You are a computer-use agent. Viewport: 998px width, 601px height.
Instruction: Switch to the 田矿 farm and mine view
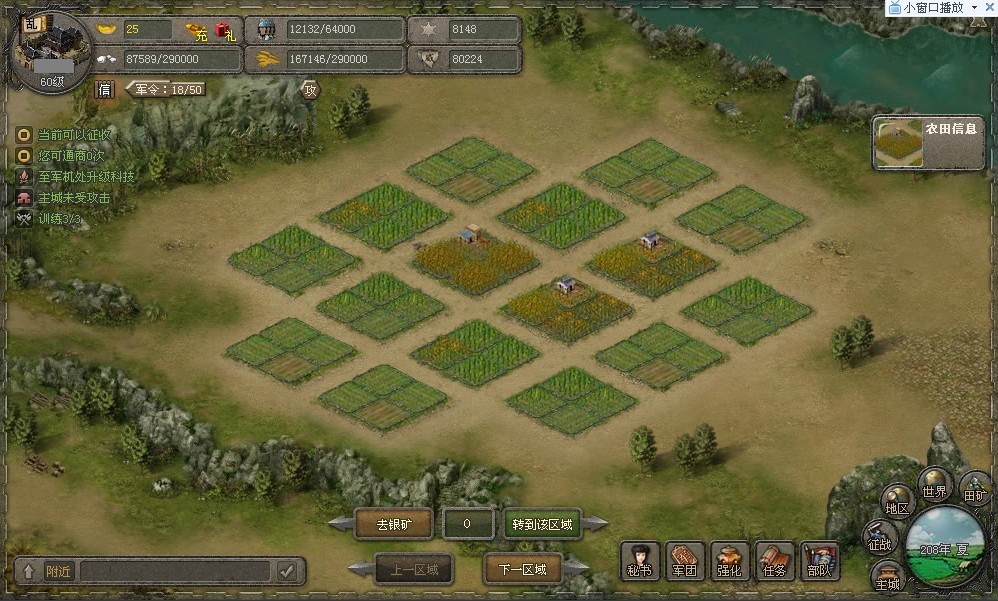[974, 490]
